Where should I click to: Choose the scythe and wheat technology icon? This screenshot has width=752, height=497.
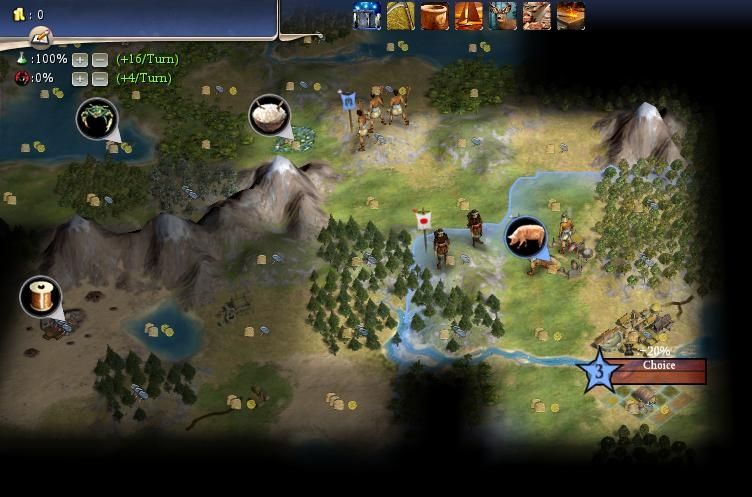pos(401,15)
